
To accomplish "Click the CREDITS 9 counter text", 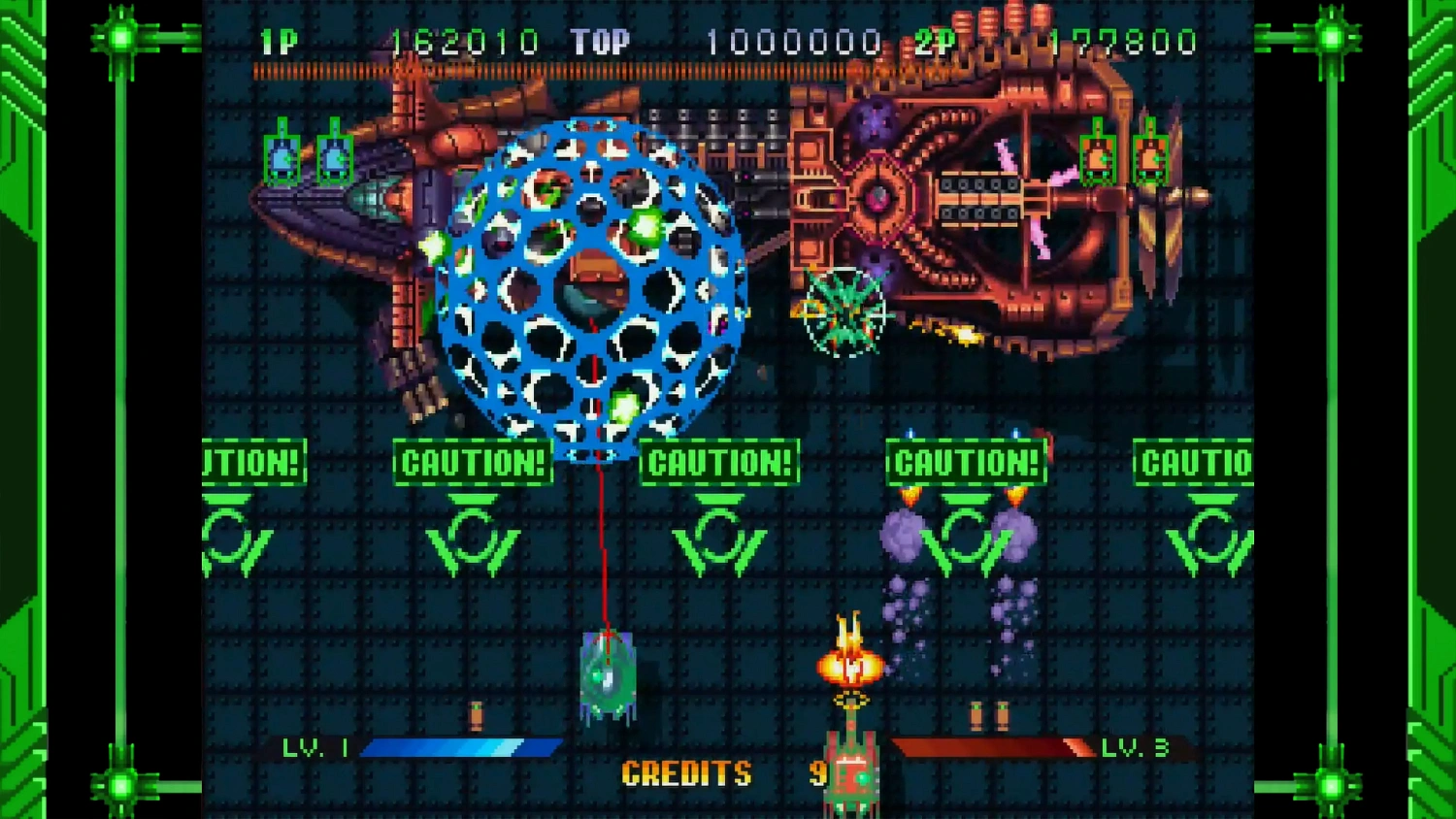I will coord(723,773).
